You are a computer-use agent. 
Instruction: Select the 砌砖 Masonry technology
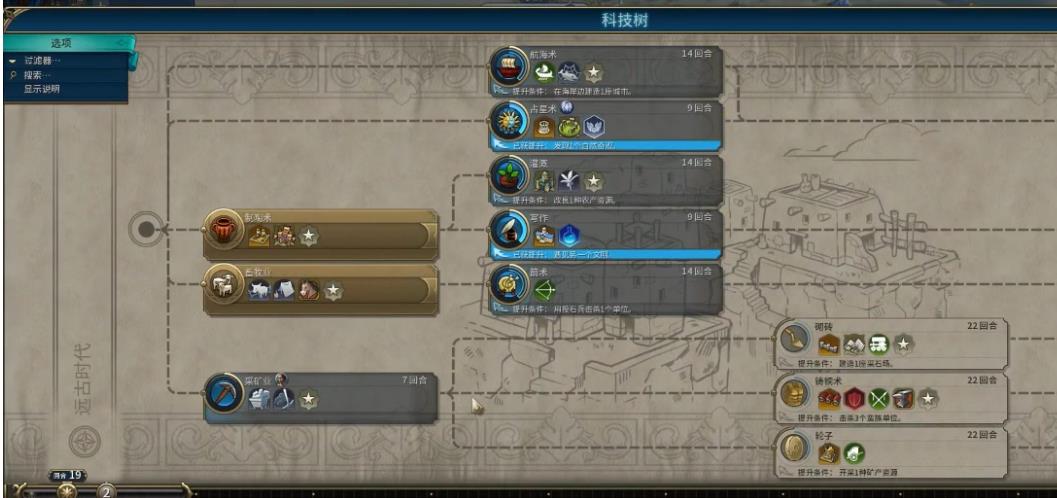pyautogui.click(x=893, y=342)
